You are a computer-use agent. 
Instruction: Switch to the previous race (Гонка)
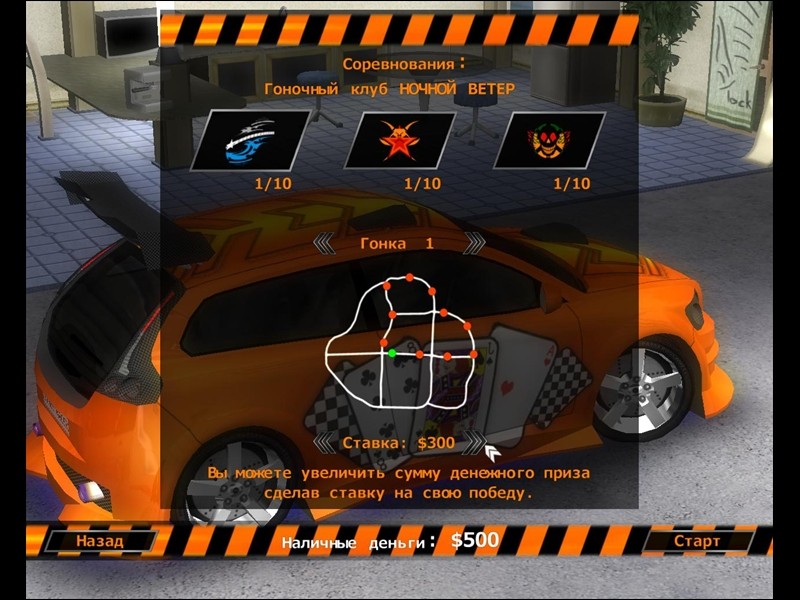click(x=324, y=243)
